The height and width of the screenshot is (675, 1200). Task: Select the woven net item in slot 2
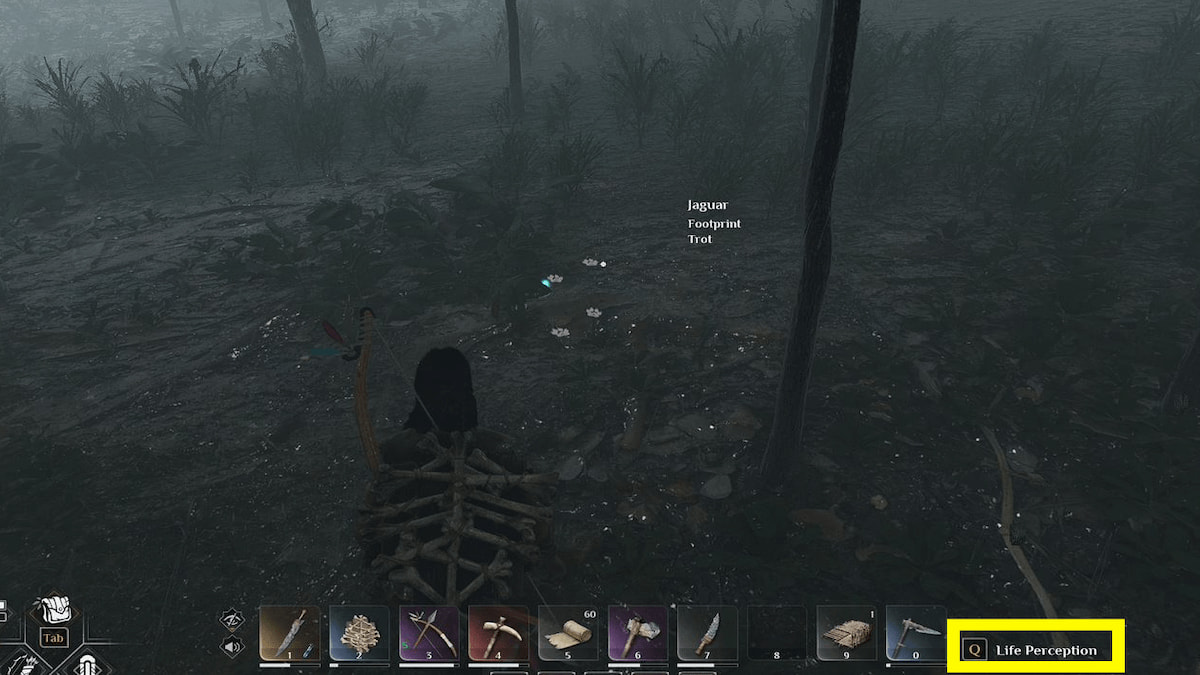(359, 632)
